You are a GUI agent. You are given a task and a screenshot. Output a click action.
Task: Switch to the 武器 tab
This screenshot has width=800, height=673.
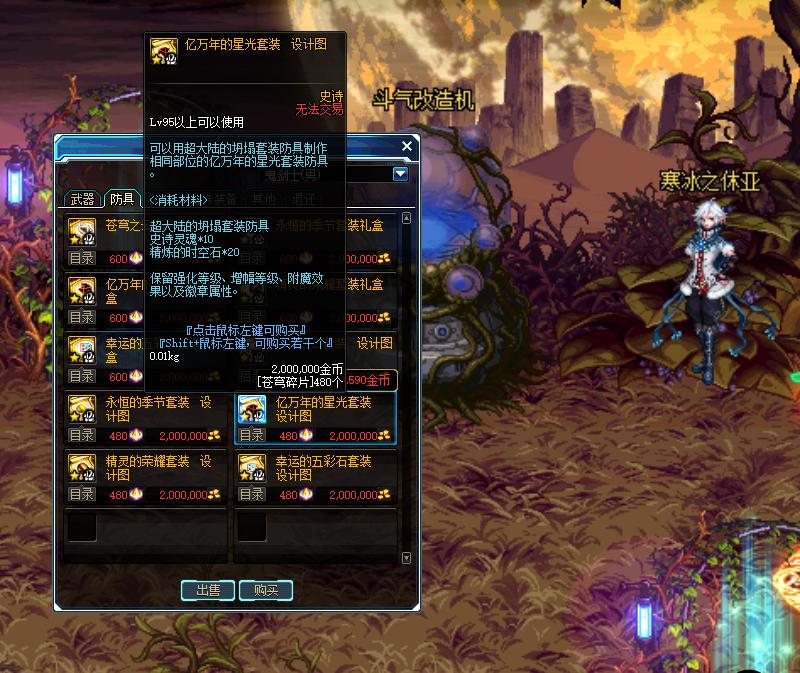(x=82, y=199)
